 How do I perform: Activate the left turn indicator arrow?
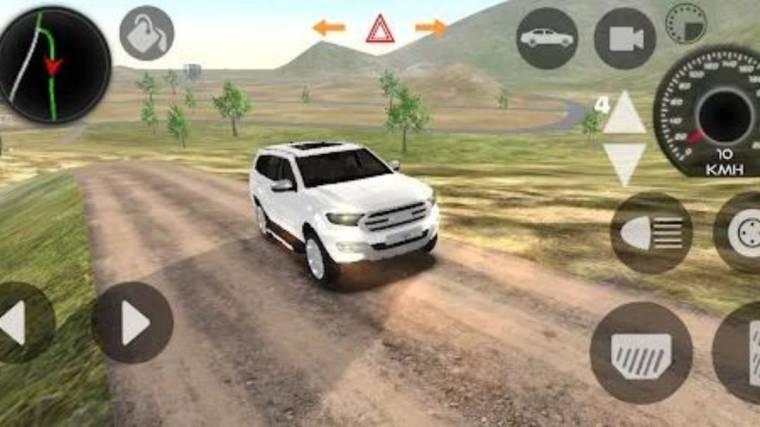click(328, 28)
